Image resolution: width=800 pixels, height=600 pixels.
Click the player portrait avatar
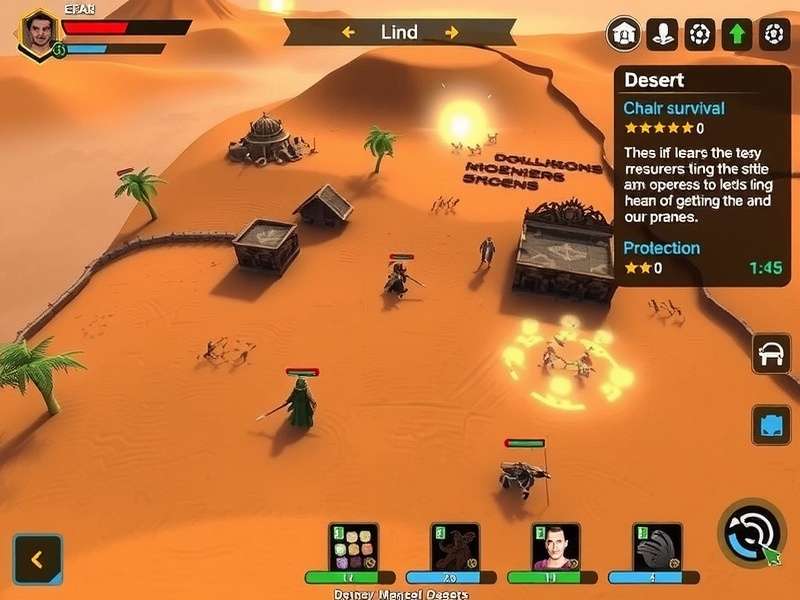click(39, 33)
